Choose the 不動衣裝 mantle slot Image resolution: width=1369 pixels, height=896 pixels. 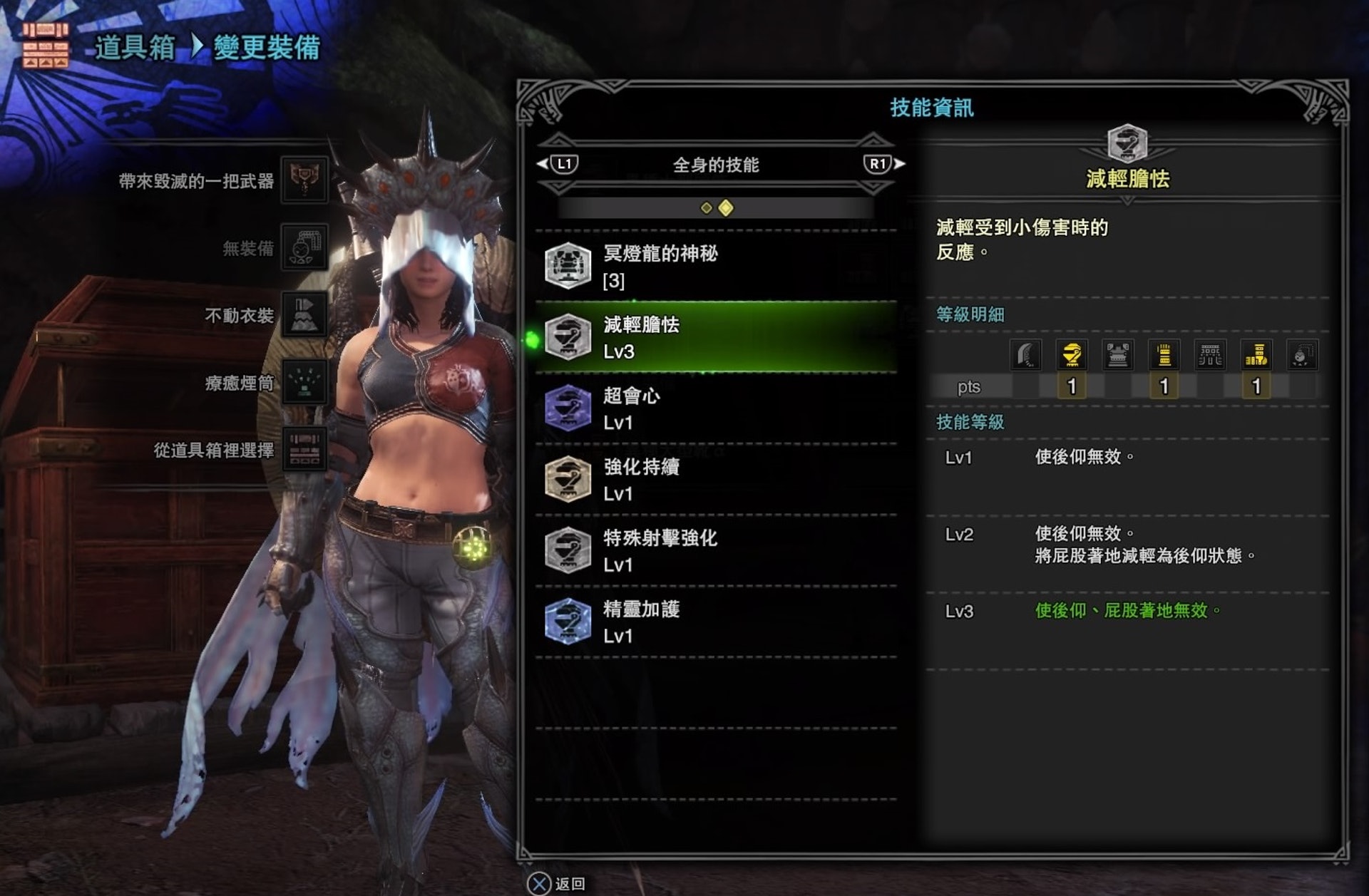[x=304, y=314]
